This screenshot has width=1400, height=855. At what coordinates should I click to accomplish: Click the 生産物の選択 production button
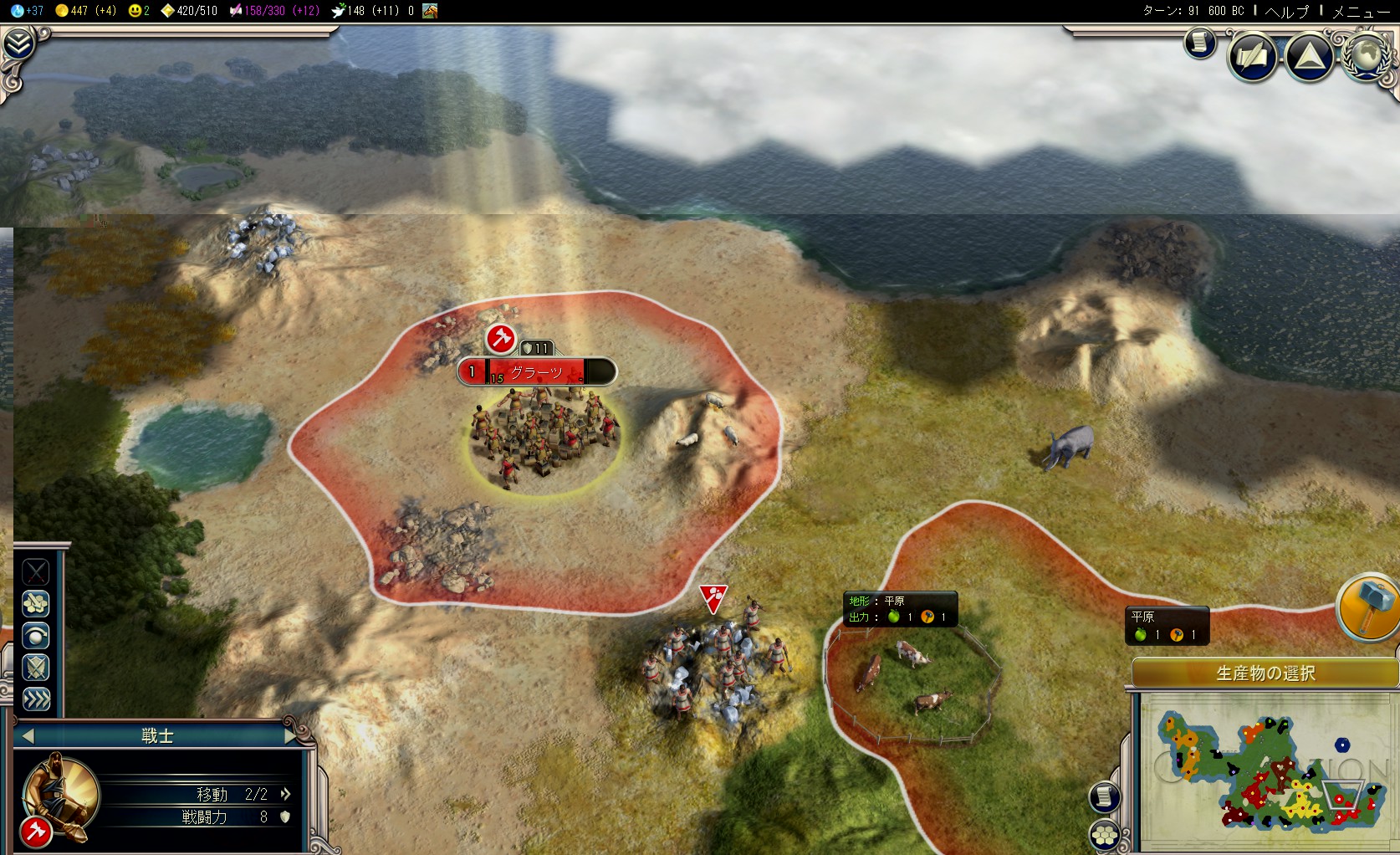(1265, 673)
